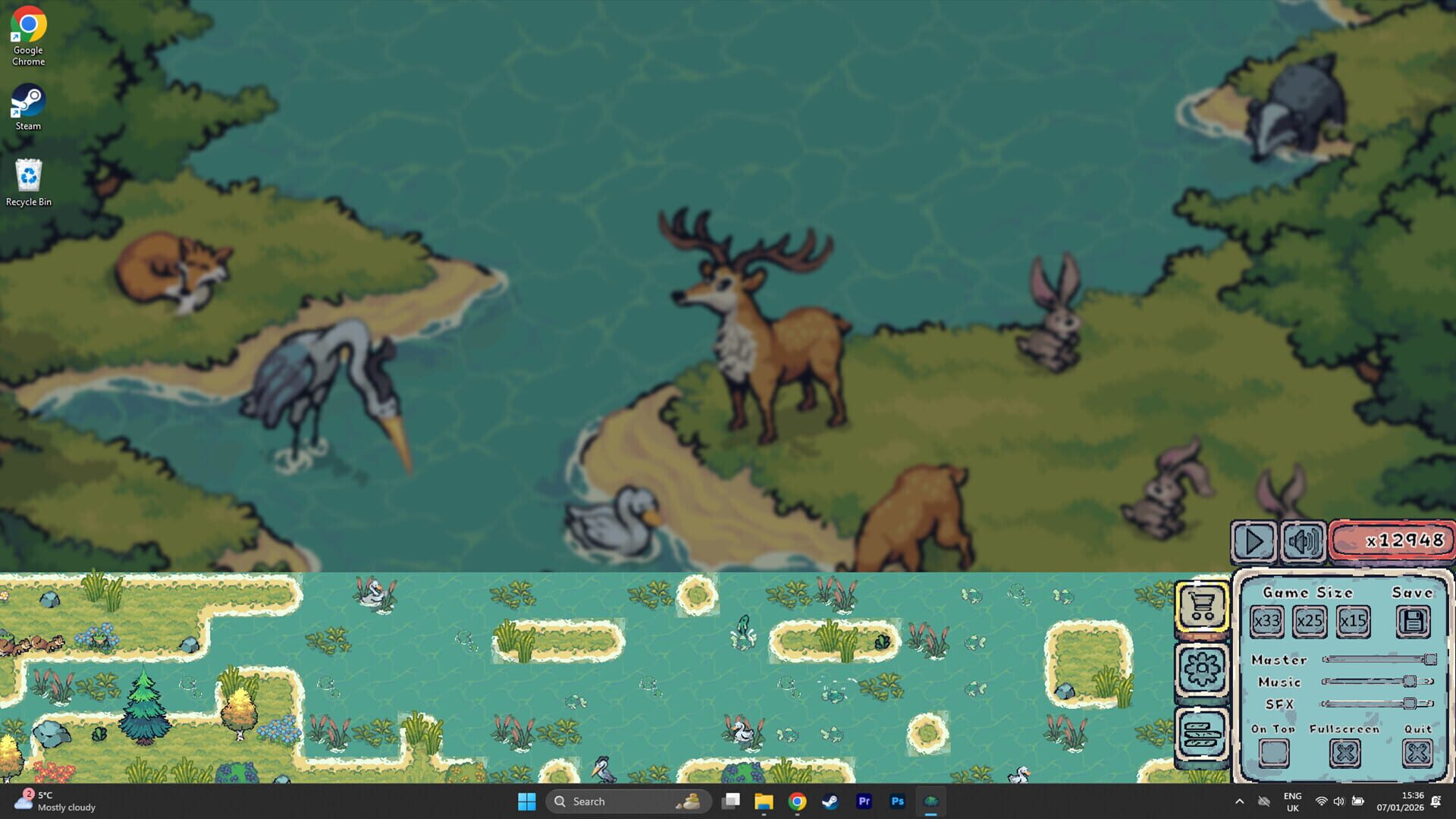Set Game Size to x33

1267,621
